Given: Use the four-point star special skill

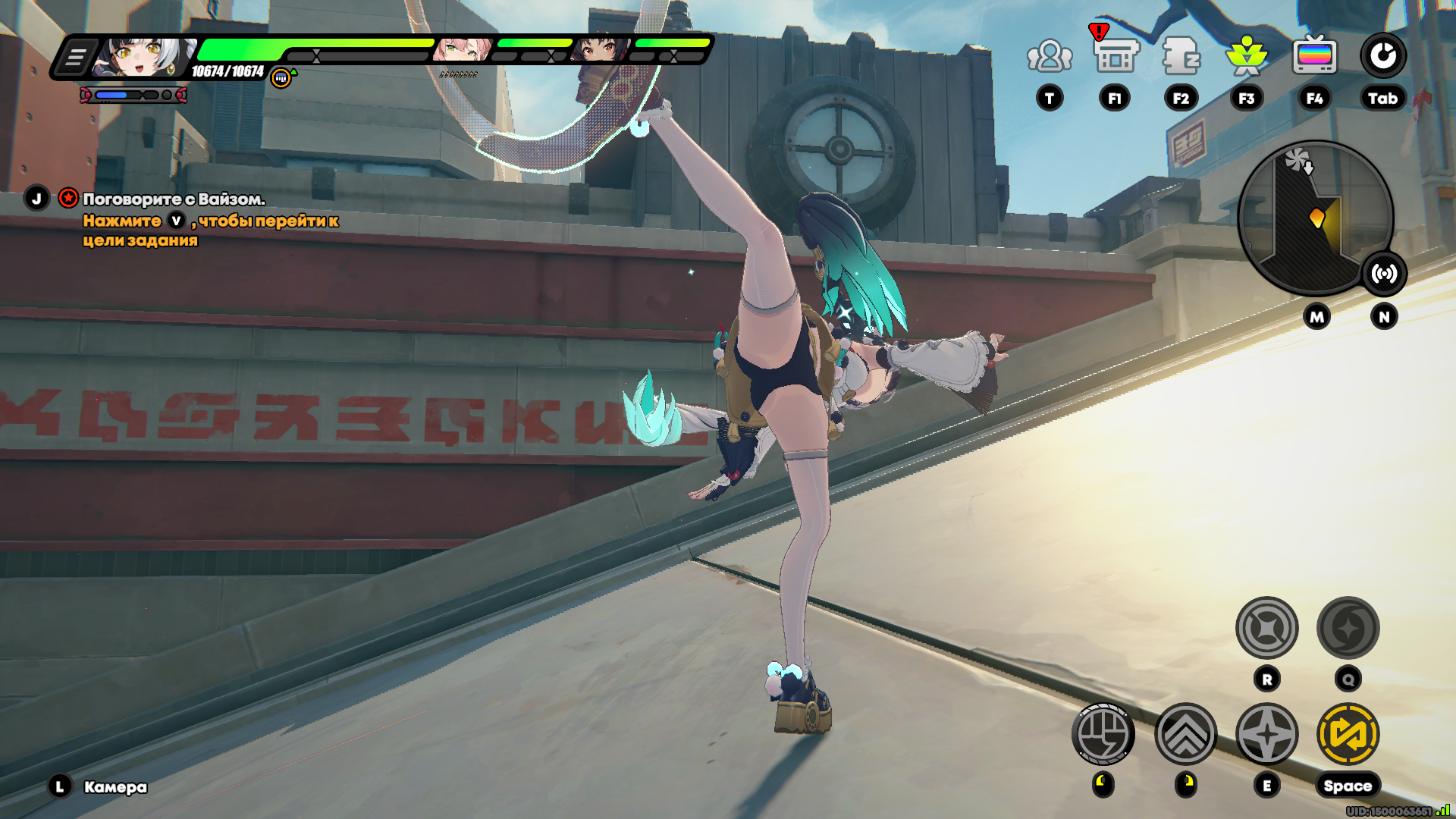Looking at the screenshot, I should (1267, 734).
